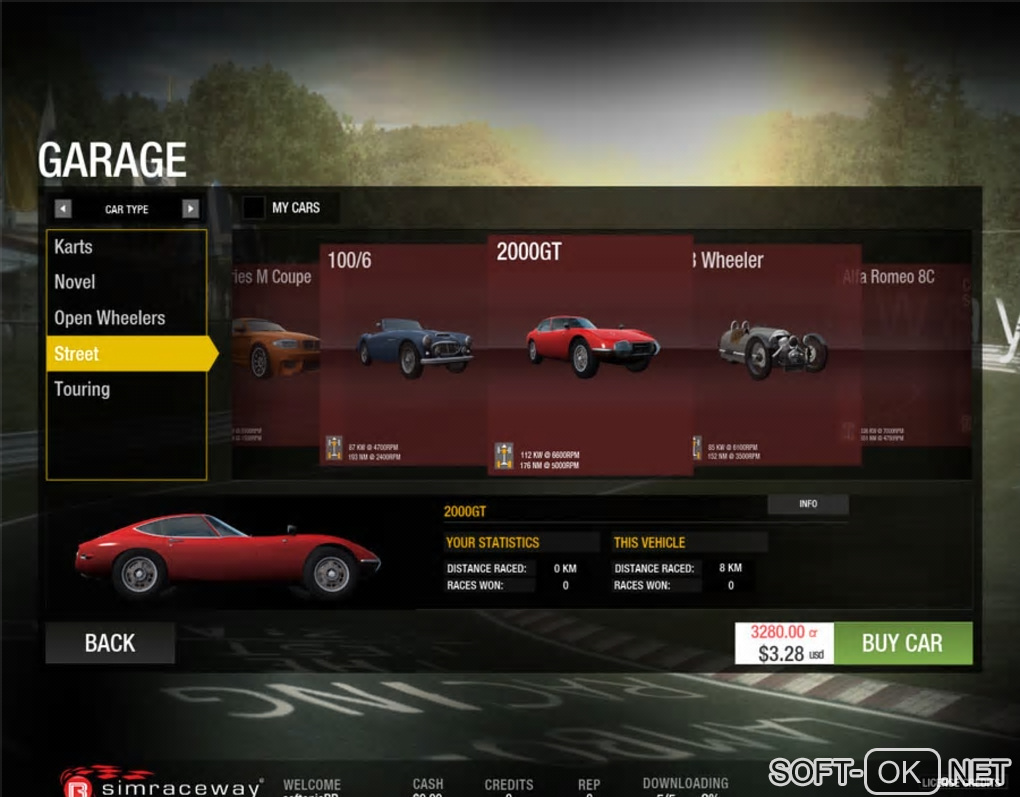The width and height of the screenshot is (1020, 797).
Task: Select the Karts car type
Action: [x=74, y=247]
